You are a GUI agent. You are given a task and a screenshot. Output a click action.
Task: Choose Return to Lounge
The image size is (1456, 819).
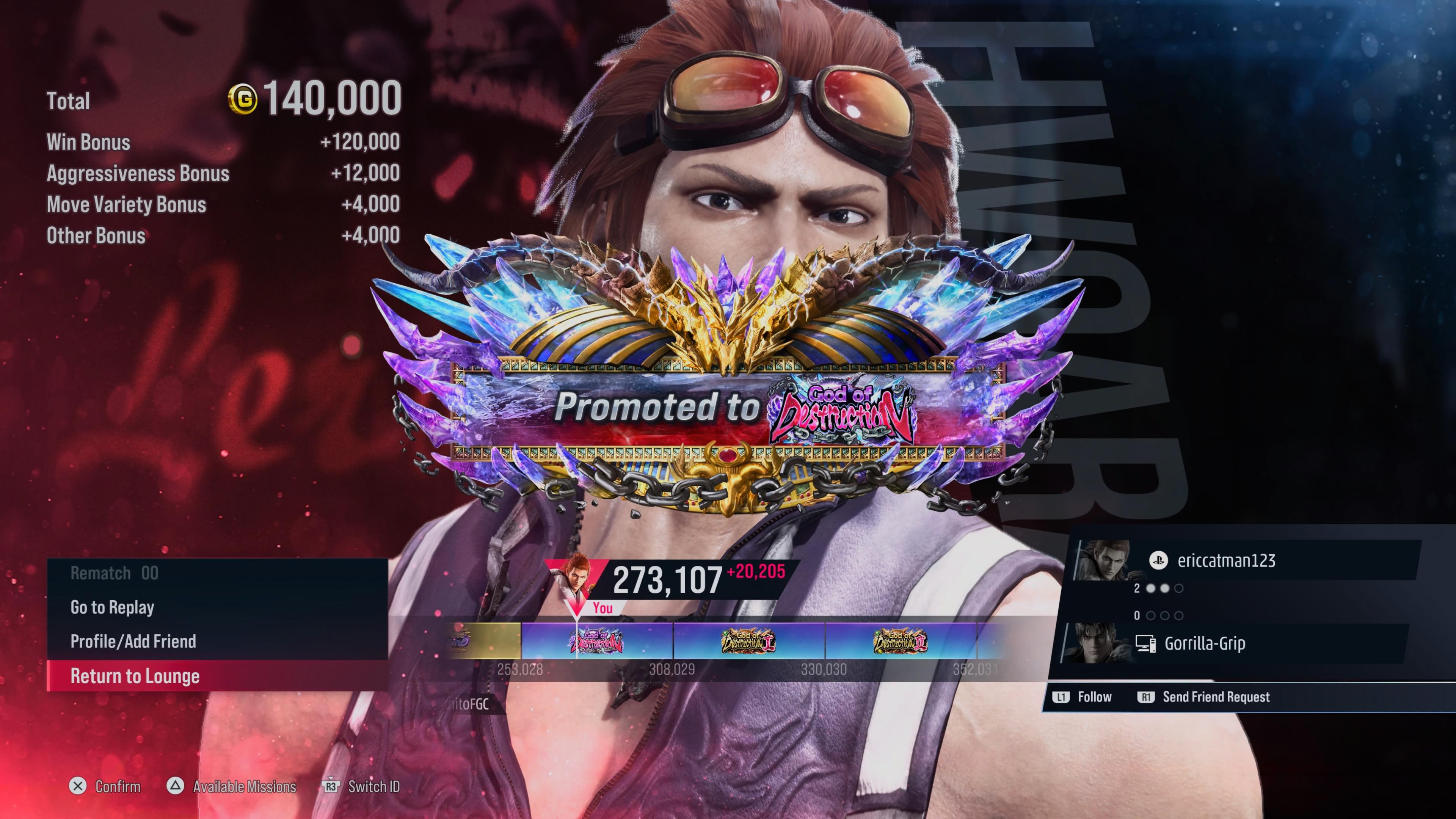click(x=135, y=676)
